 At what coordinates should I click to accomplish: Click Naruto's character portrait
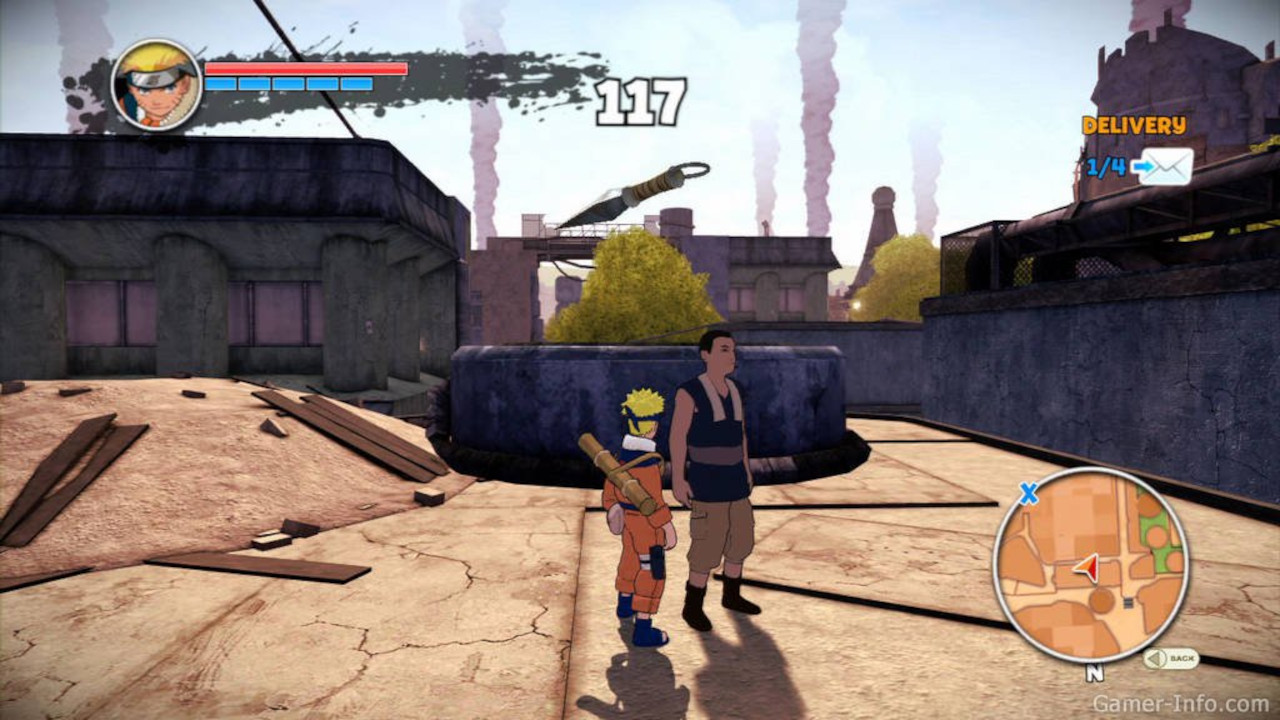tap(156, 85)
